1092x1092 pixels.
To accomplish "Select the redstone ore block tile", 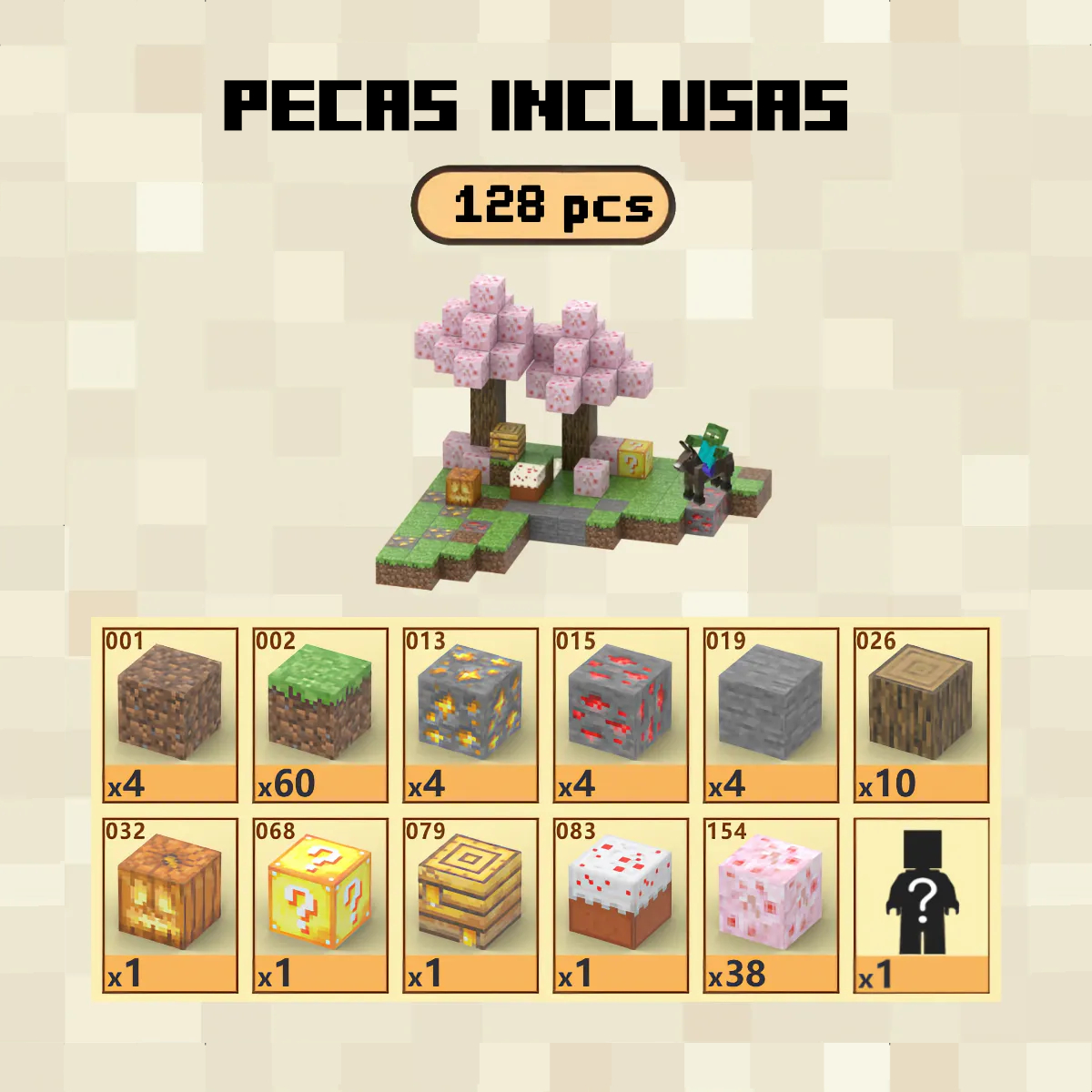I will click(x=621, y=715).
